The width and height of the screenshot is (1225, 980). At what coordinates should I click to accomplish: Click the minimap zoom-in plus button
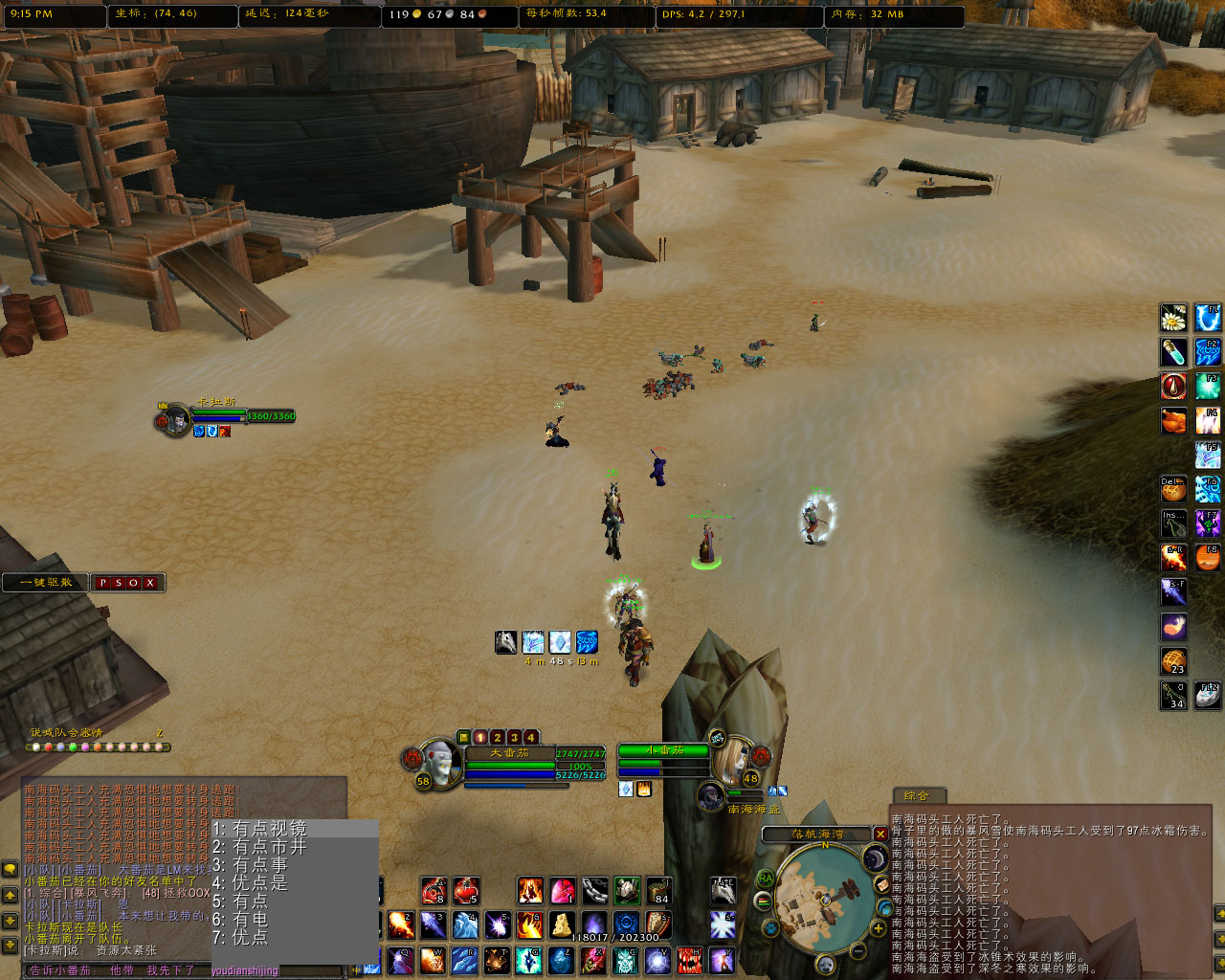(879, 927)
